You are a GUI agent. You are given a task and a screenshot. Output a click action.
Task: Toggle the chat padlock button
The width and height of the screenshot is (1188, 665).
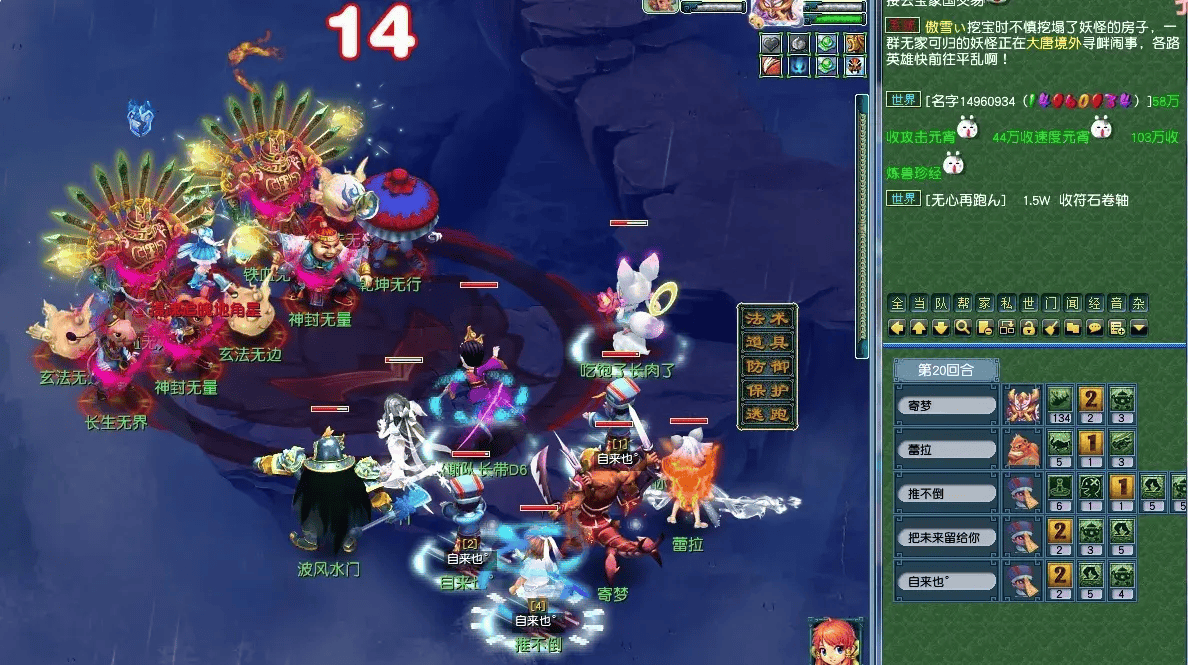click(x=1028, y=327)
